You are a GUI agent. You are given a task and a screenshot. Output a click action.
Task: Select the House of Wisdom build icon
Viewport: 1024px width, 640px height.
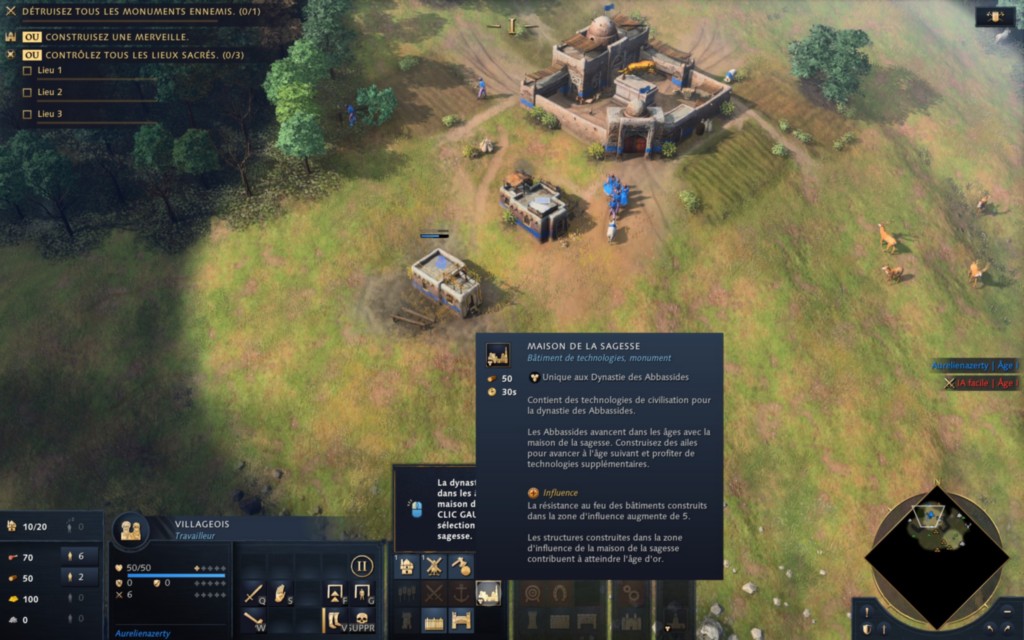(488, 593)
